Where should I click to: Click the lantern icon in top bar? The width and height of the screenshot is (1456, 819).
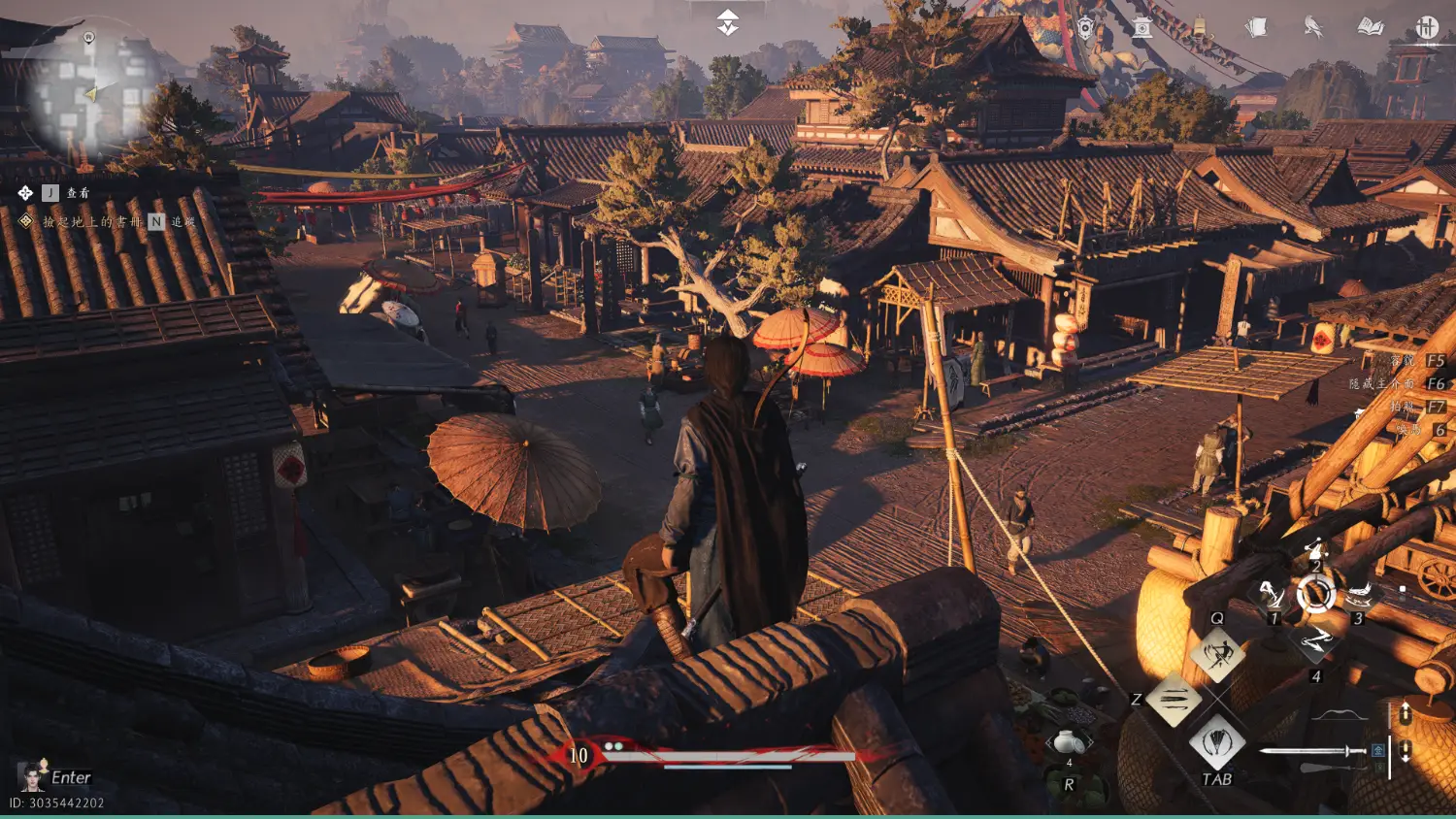1200,27
